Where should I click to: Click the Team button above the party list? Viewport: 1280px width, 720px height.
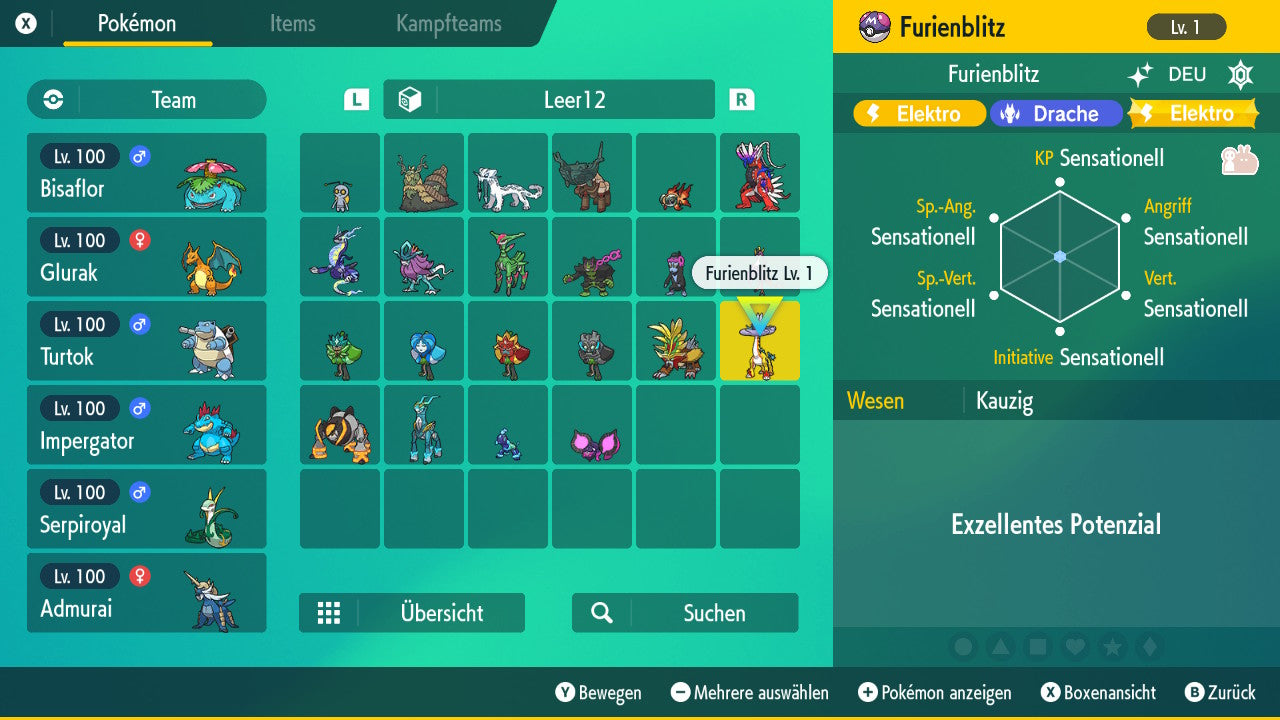coord(146,99)
